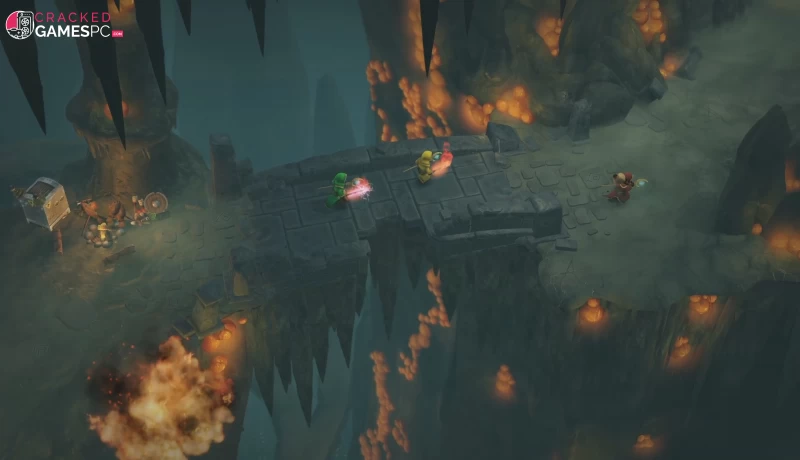Viewport: 800px width, 460px height.
Task: Click the Cracked Games PC logo
Action: 64,24
